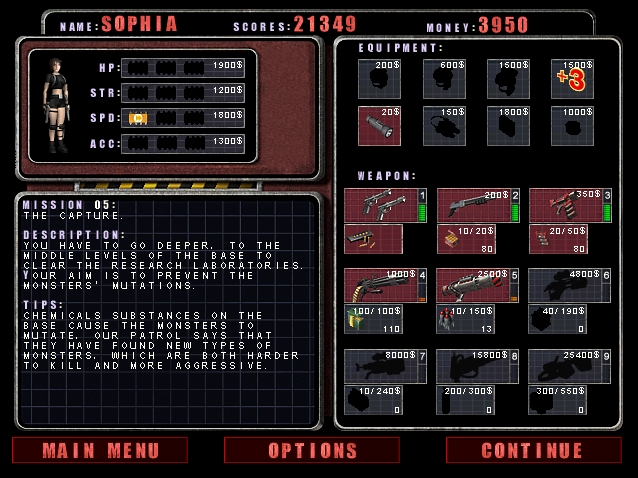Buy the +3 equipment item
The image size is (638, 478).
[573, 79]
